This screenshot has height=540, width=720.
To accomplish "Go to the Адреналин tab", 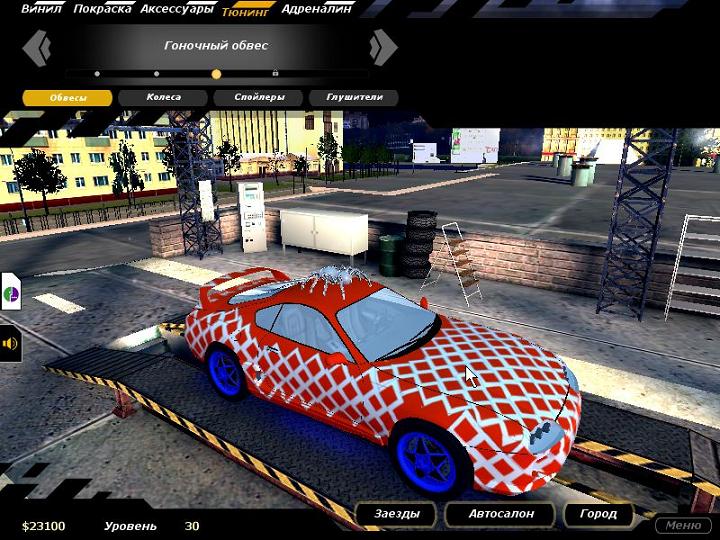I will 316,9.
